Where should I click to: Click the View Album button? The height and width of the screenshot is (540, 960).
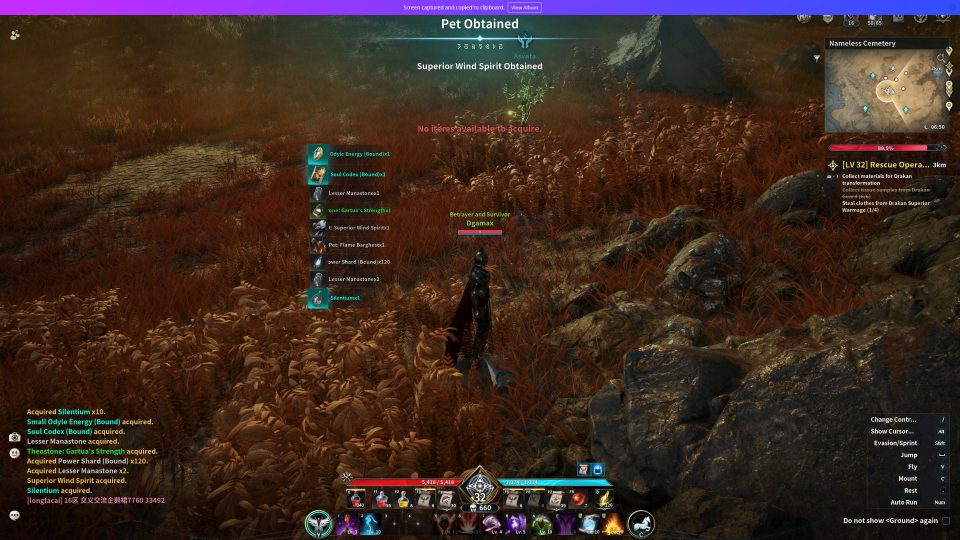[x=526, y=7]
